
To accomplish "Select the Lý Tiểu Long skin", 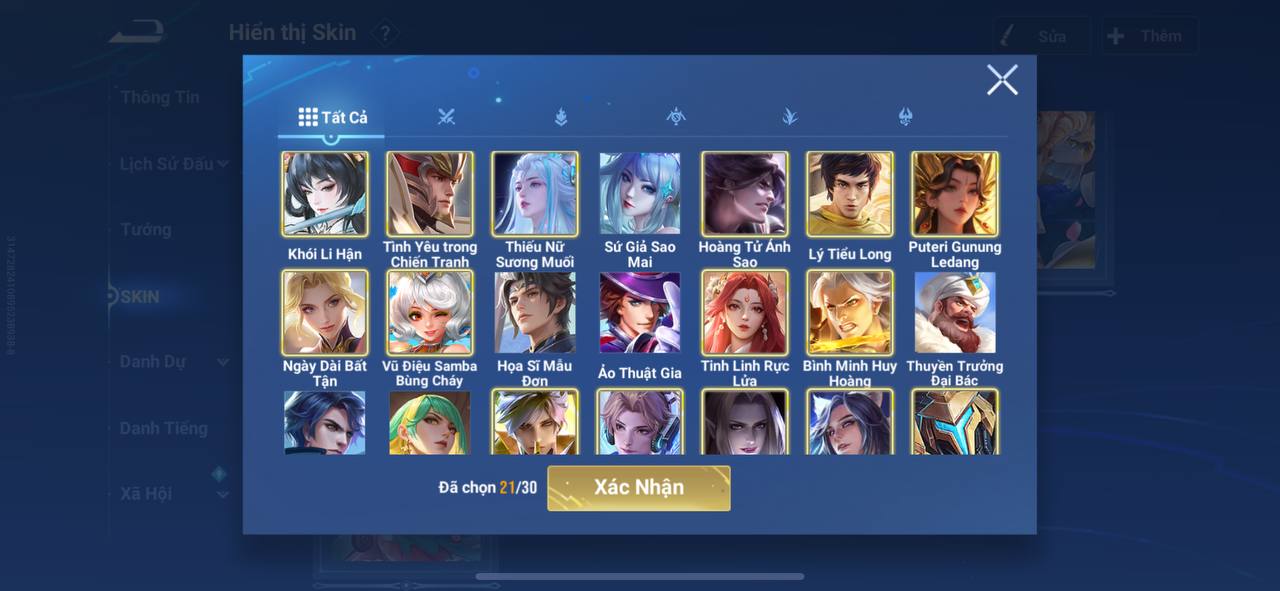I will pyautogui.click(x=850, y=194).
